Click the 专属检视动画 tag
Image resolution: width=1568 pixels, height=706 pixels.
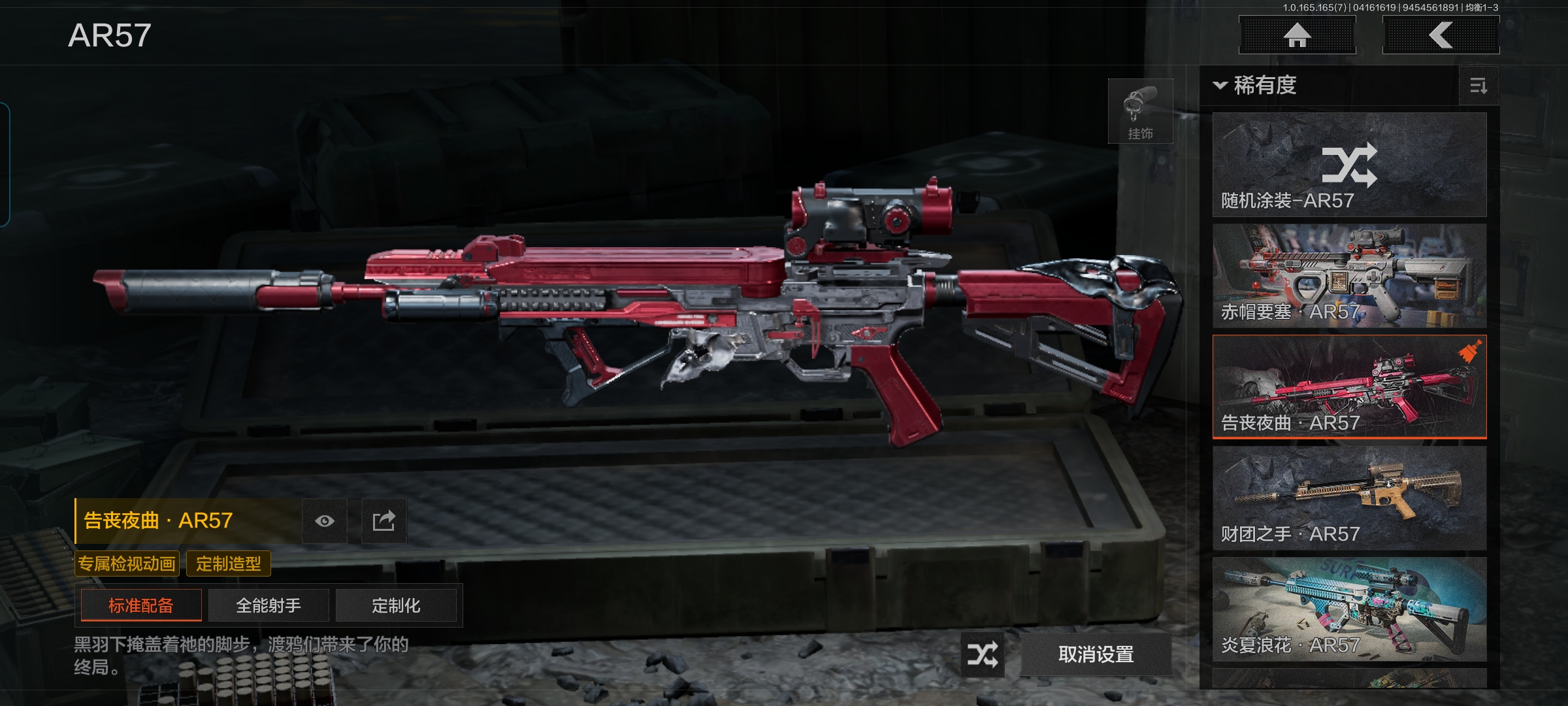pos(127,563)
